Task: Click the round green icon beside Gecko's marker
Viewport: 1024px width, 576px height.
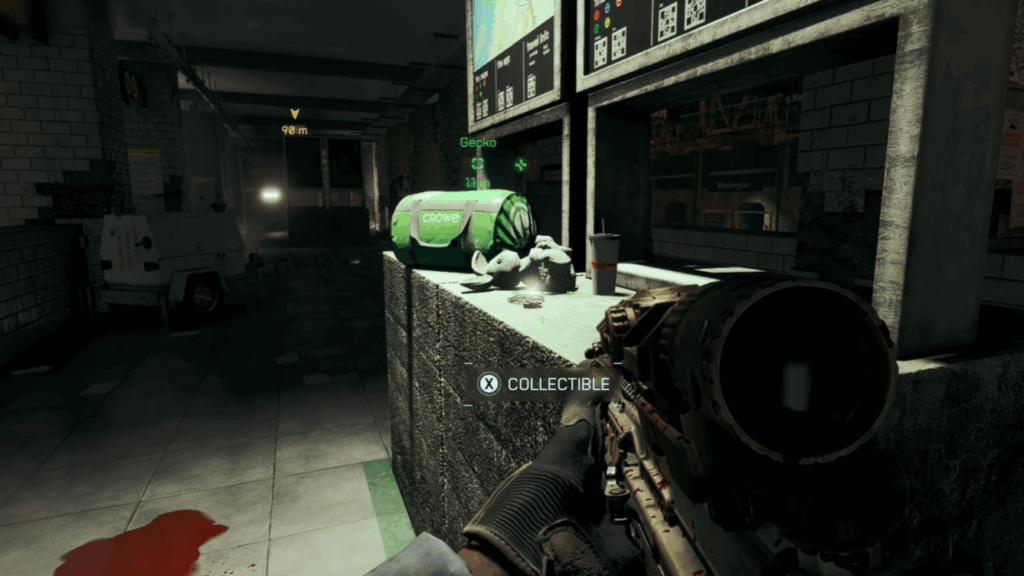Action: (520, 164)
